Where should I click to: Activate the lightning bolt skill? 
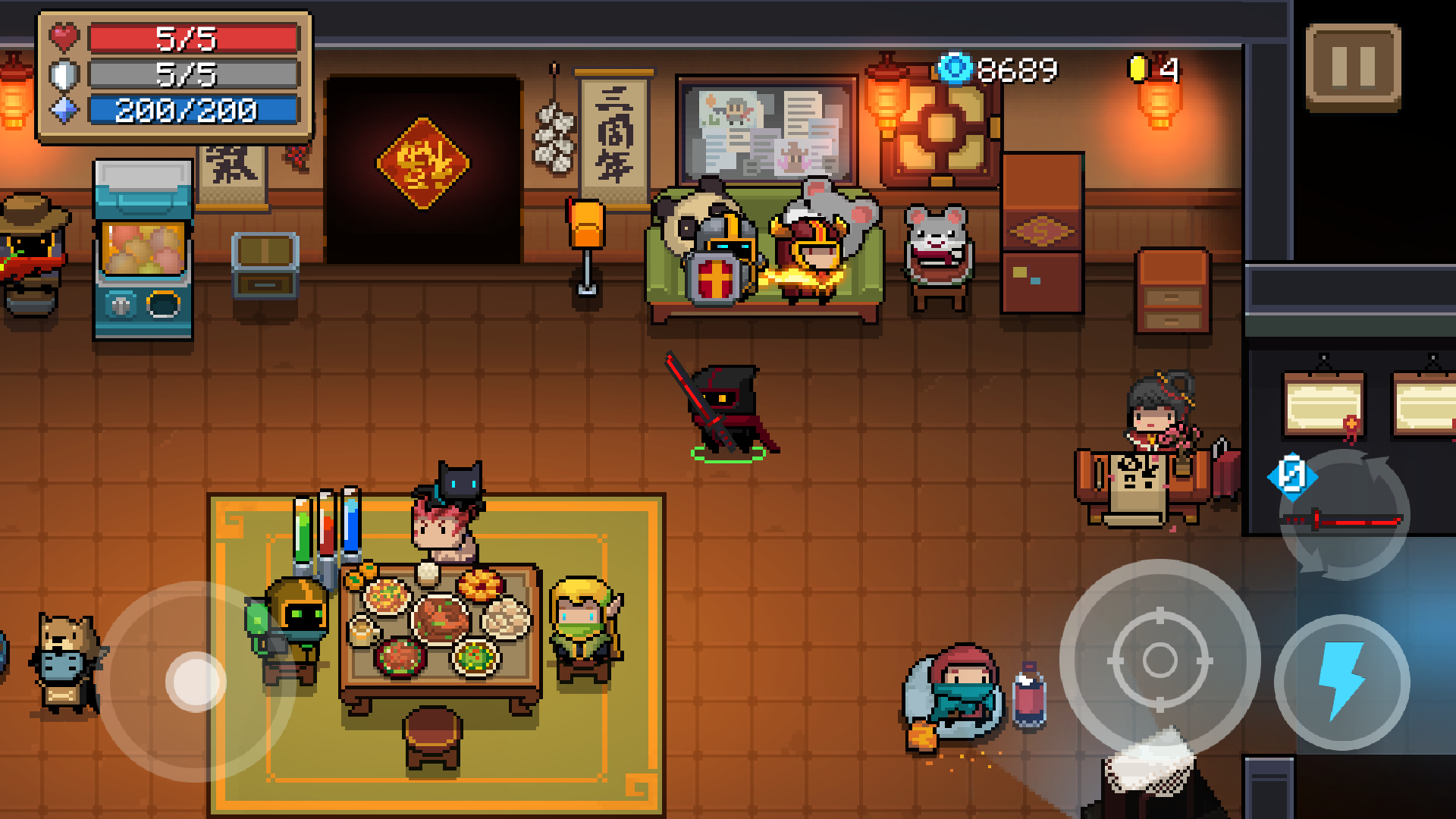click(1341, 681)
